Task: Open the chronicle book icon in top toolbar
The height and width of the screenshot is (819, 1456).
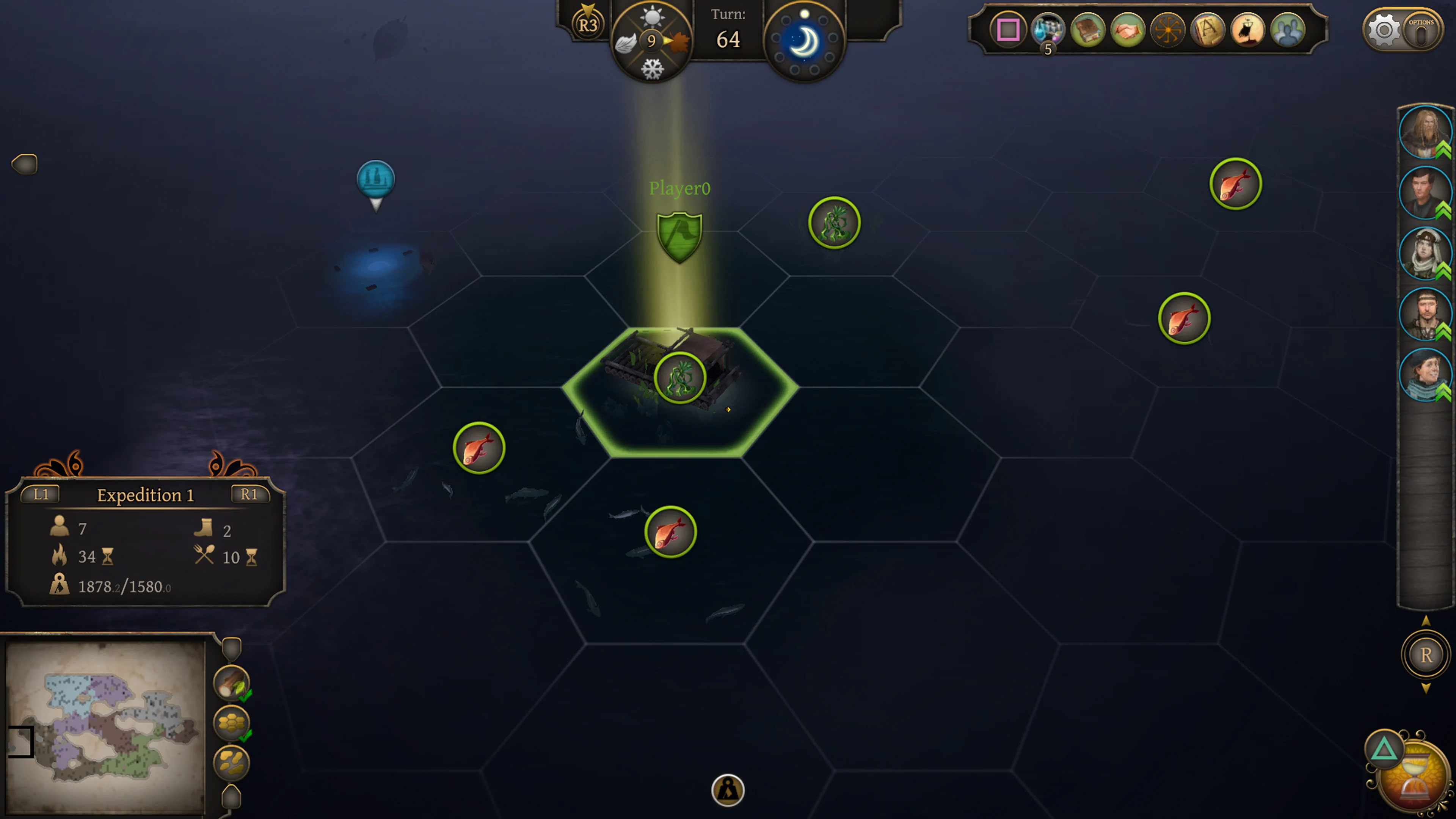Action: 1088,31
